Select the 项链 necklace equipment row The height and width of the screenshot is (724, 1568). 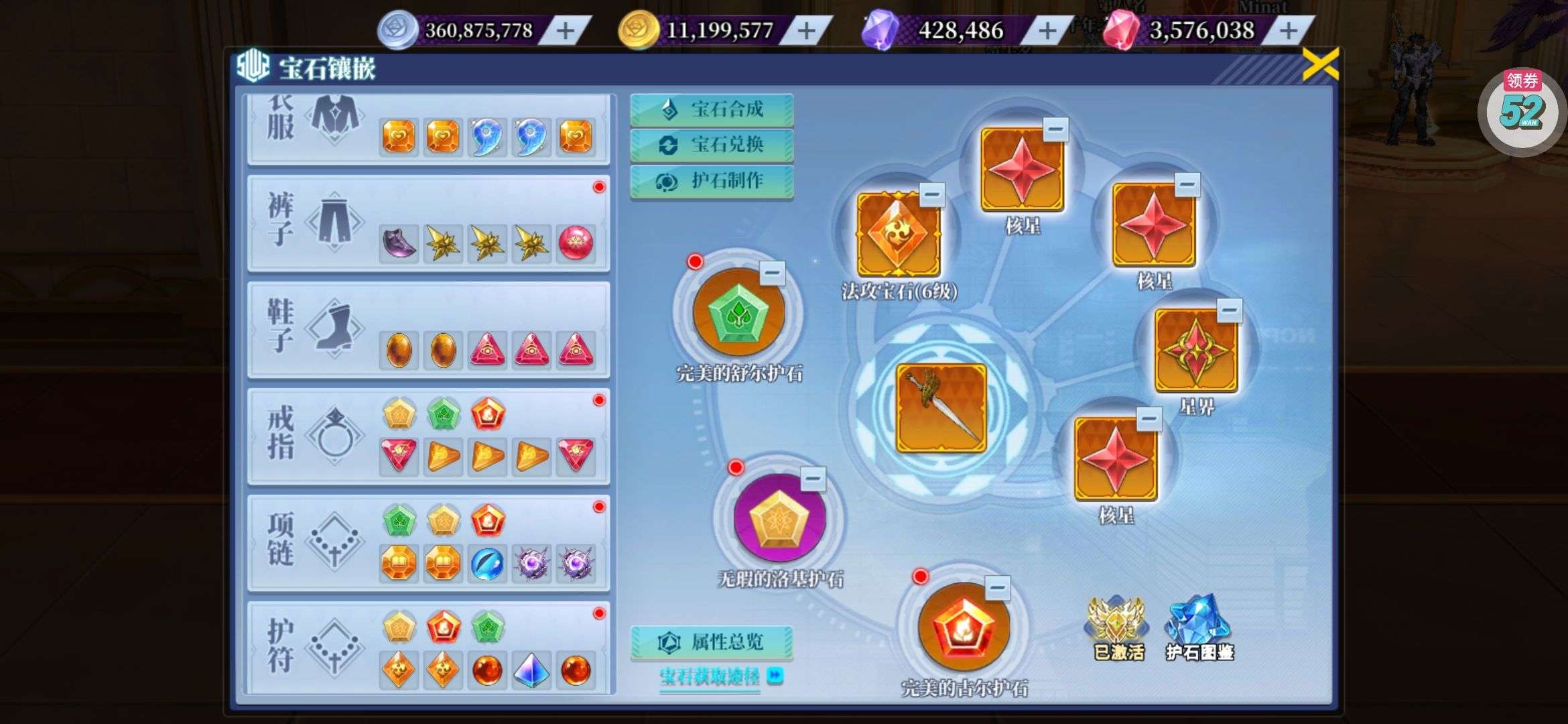(428, 543)
